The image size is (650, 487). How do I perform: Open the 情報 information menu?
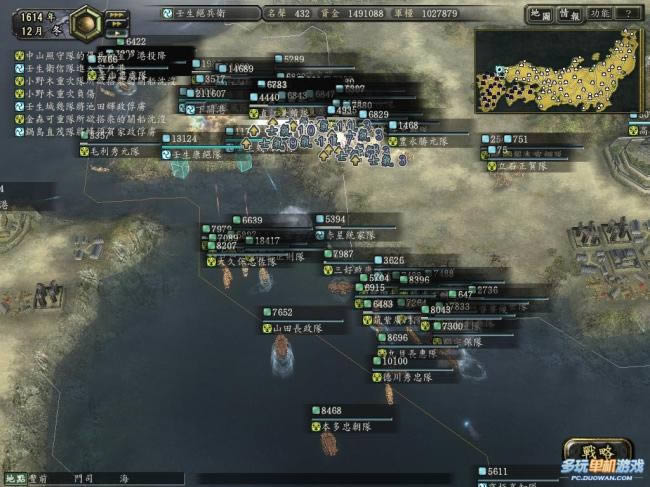pos(569,14)
